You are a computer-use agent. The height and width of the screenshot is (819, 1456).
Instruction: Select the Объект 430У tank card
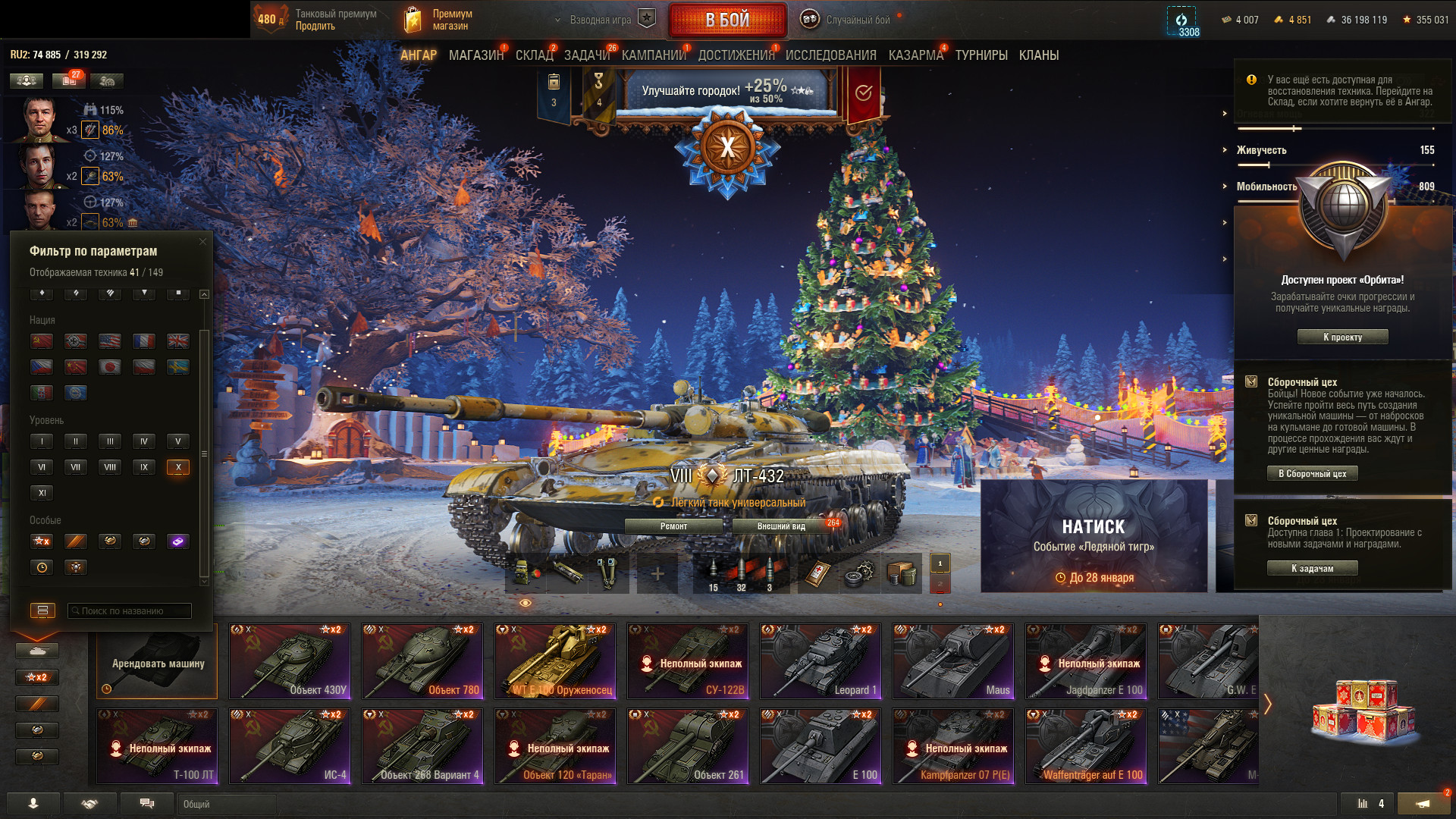pyautogui.click(x=290, y=661)
